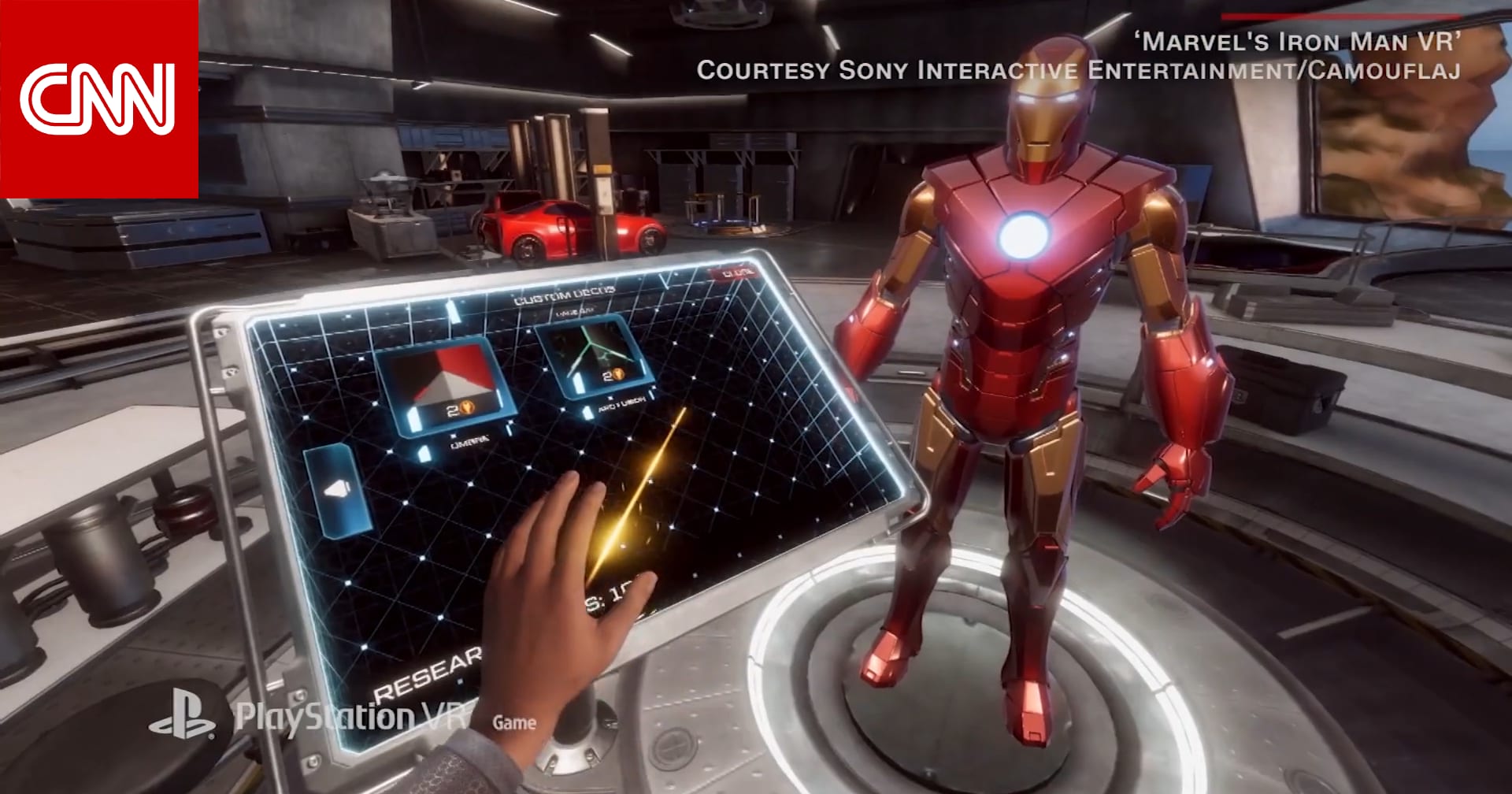Close the Custom Decos panel

coord(737,273)
